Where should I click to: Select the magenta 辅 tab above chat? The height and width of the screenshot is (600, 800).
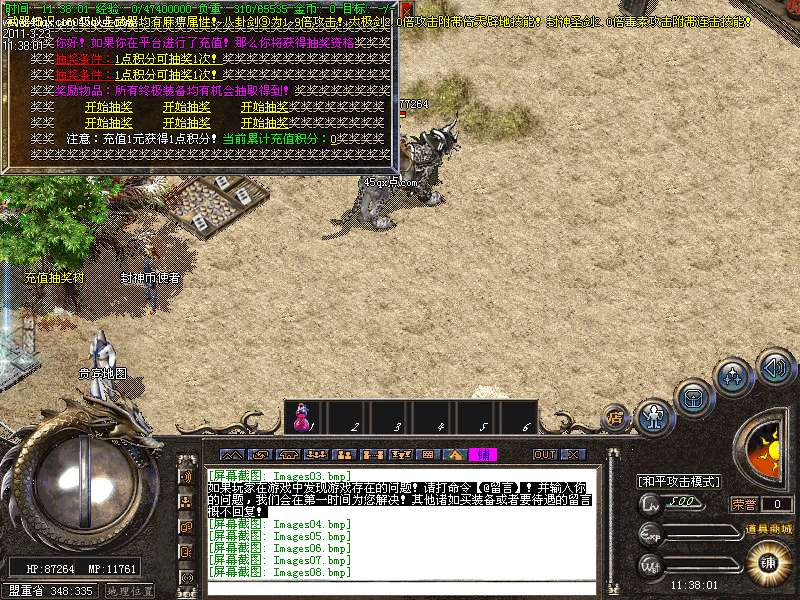click(482, 454)
